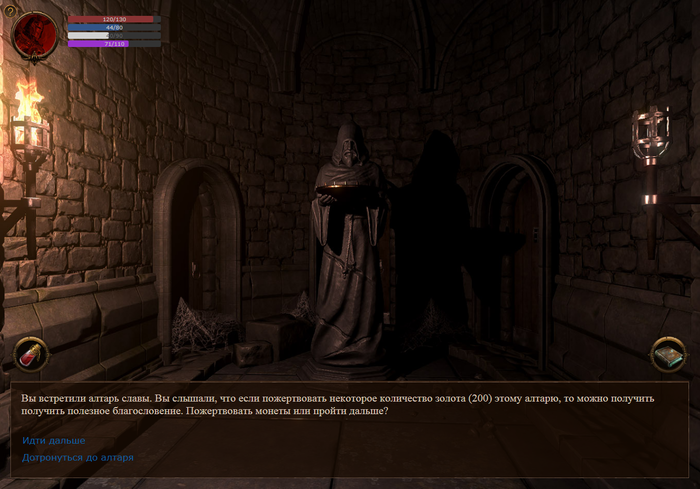Use the red potion icon

30,353
